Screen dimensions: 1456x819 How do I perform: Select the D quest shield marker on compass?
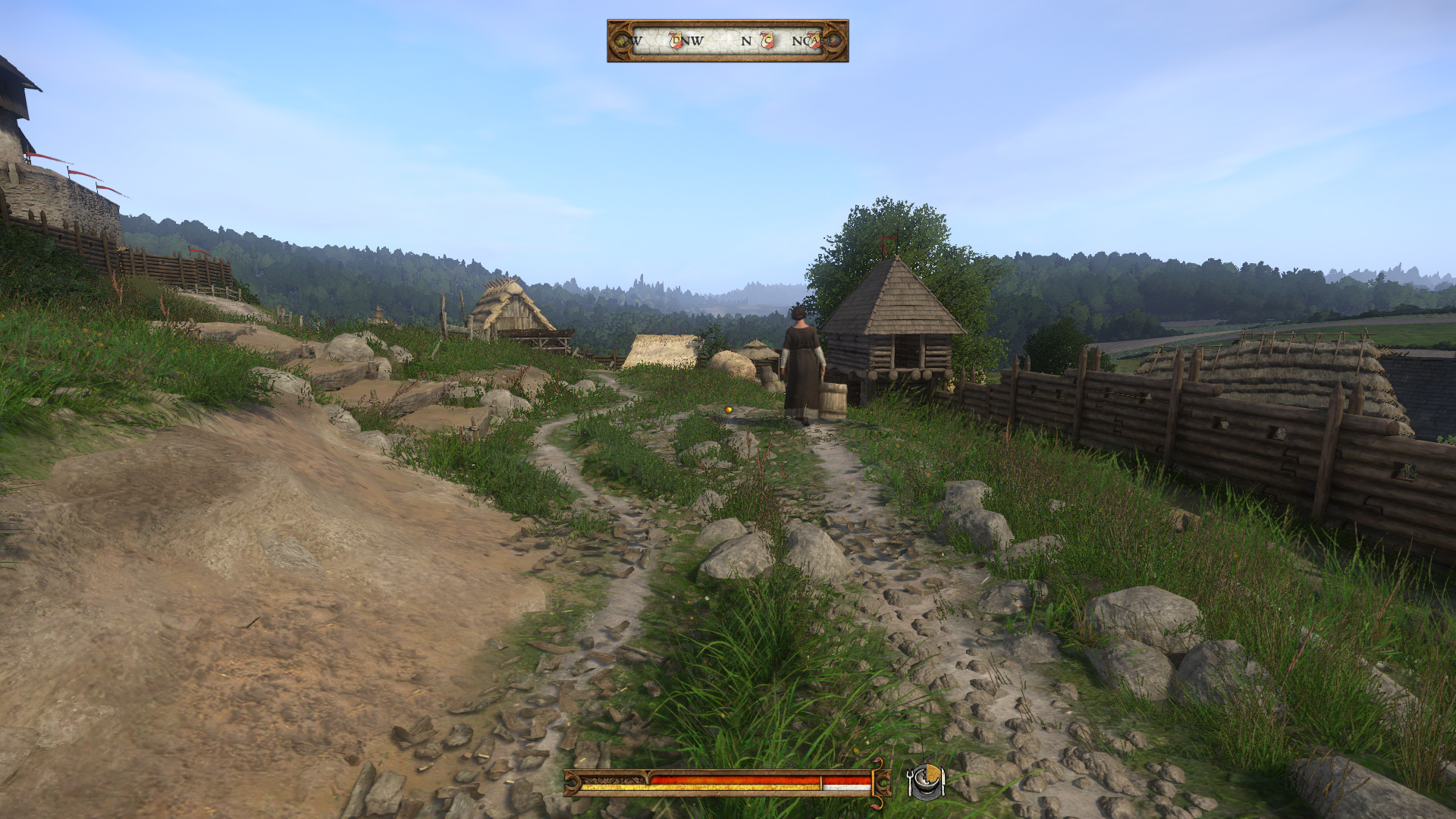676,40
